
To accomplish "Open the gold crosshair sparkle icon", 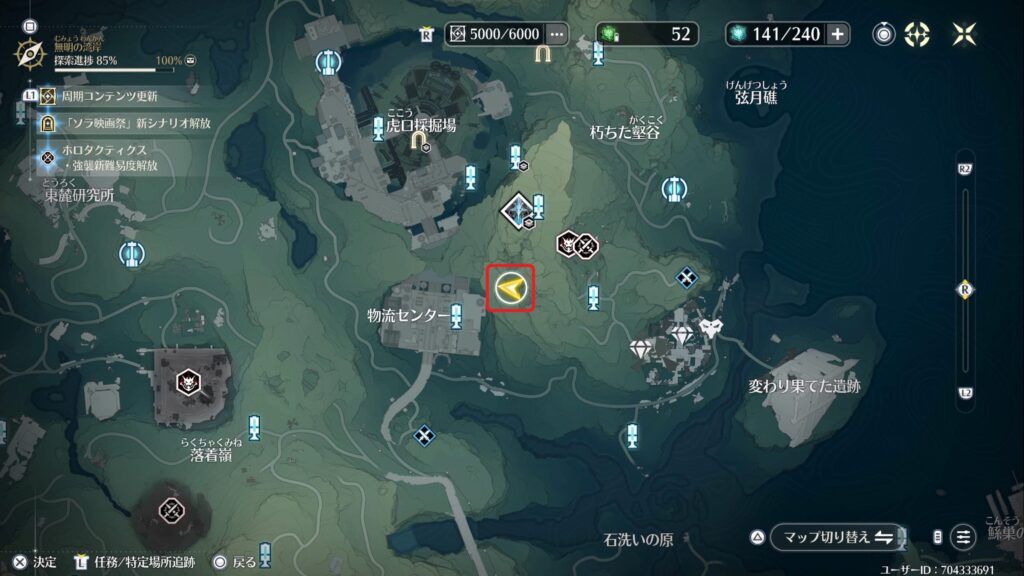I will coord(917,34).
